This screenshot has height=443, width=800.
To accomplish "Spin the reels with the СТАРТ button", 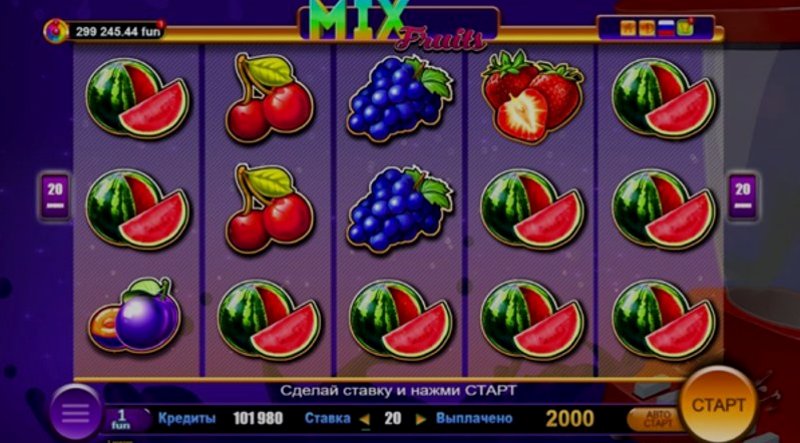I will [718, 405].
